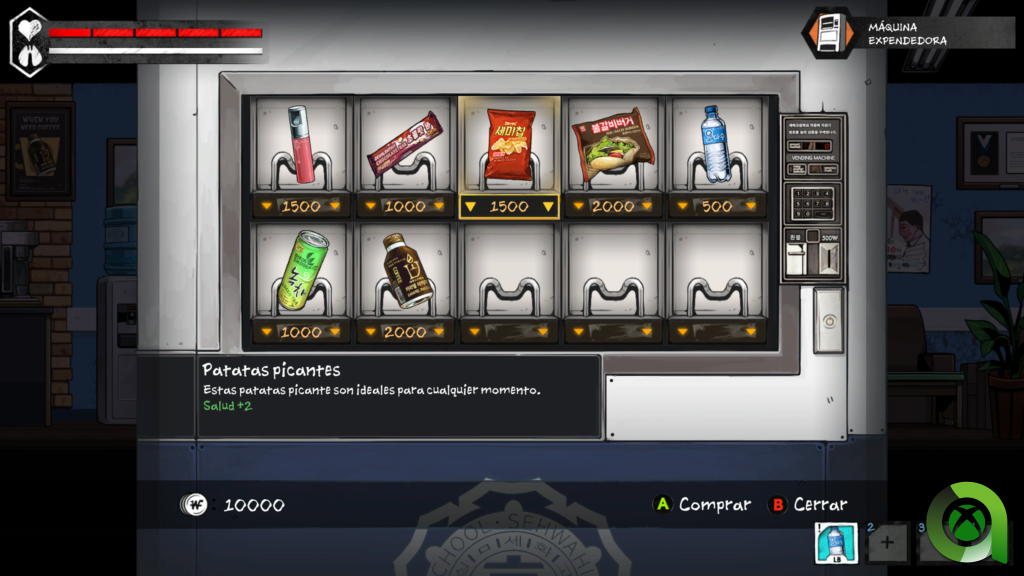The height and width of the screenshot is (576, 1024).
Task: Close the vending machine with Cerrar
Action: (808, 505)
